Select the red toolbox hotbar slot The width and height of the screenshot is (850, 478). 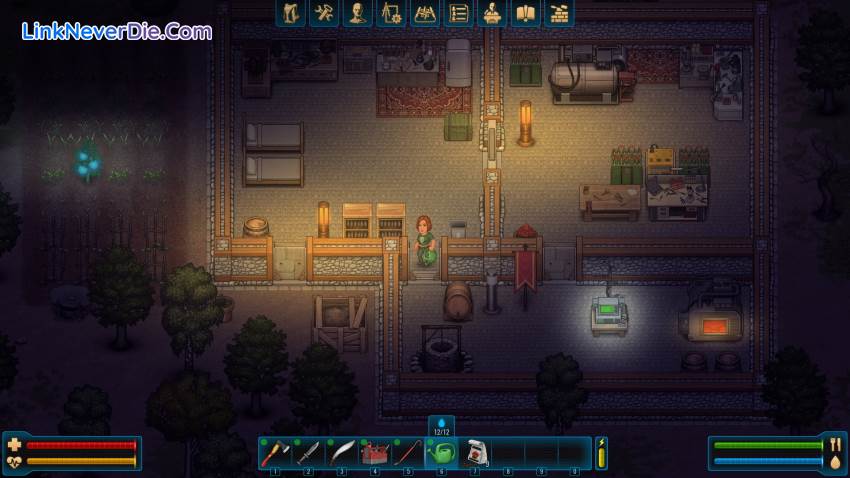[375, 453]
